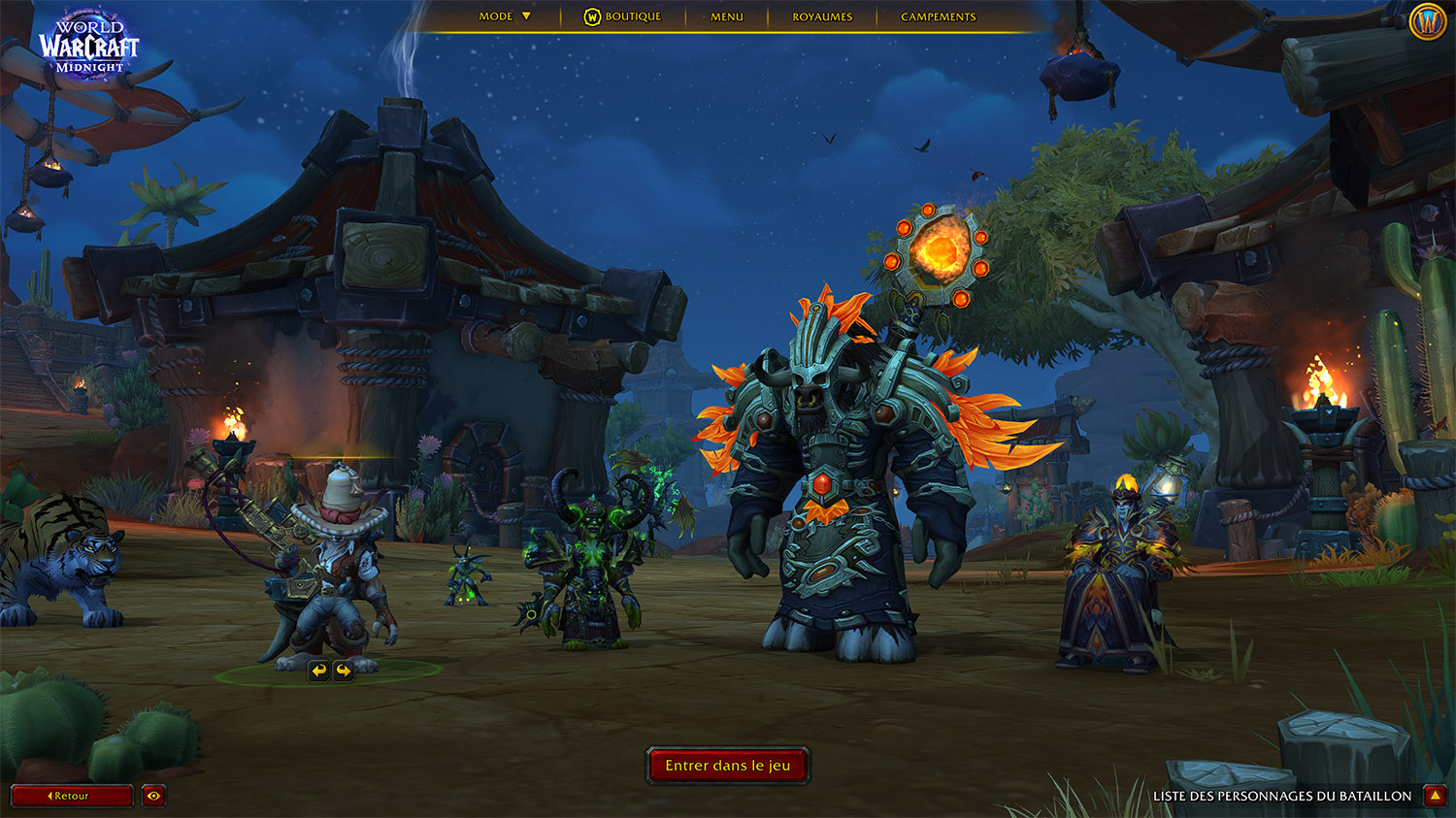Click Entrer dans le jeu button
This screenshot has width=1456, height=818.
tap(728, 766)
